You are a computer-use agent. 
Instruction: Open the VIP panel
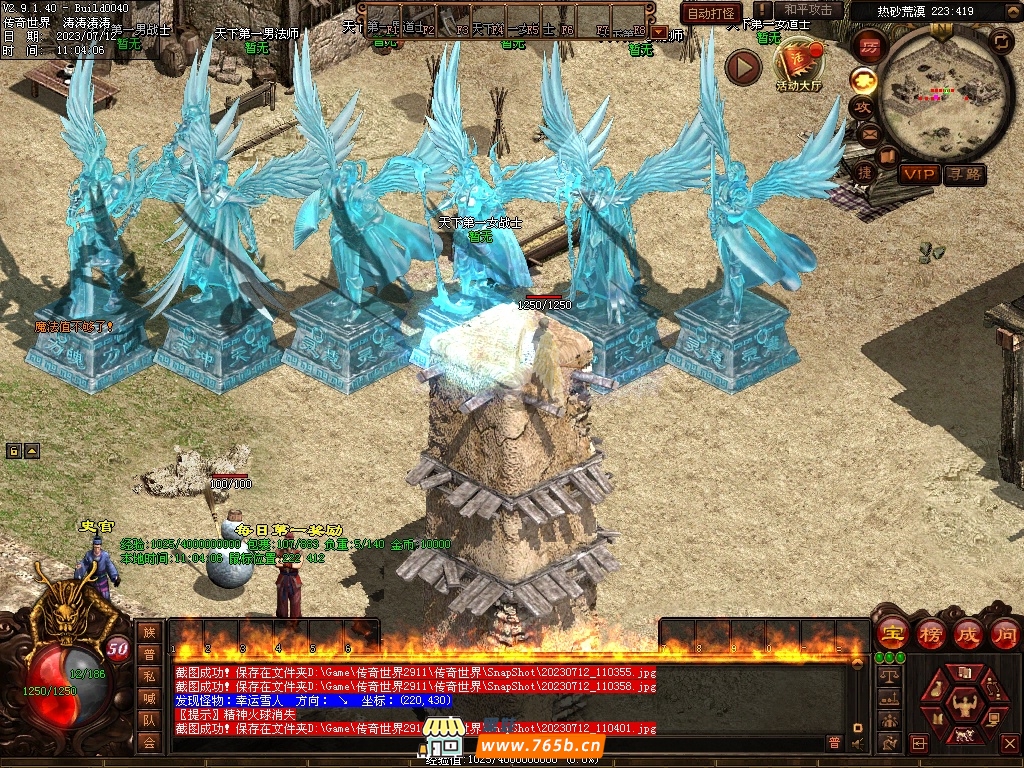[917, 174]
